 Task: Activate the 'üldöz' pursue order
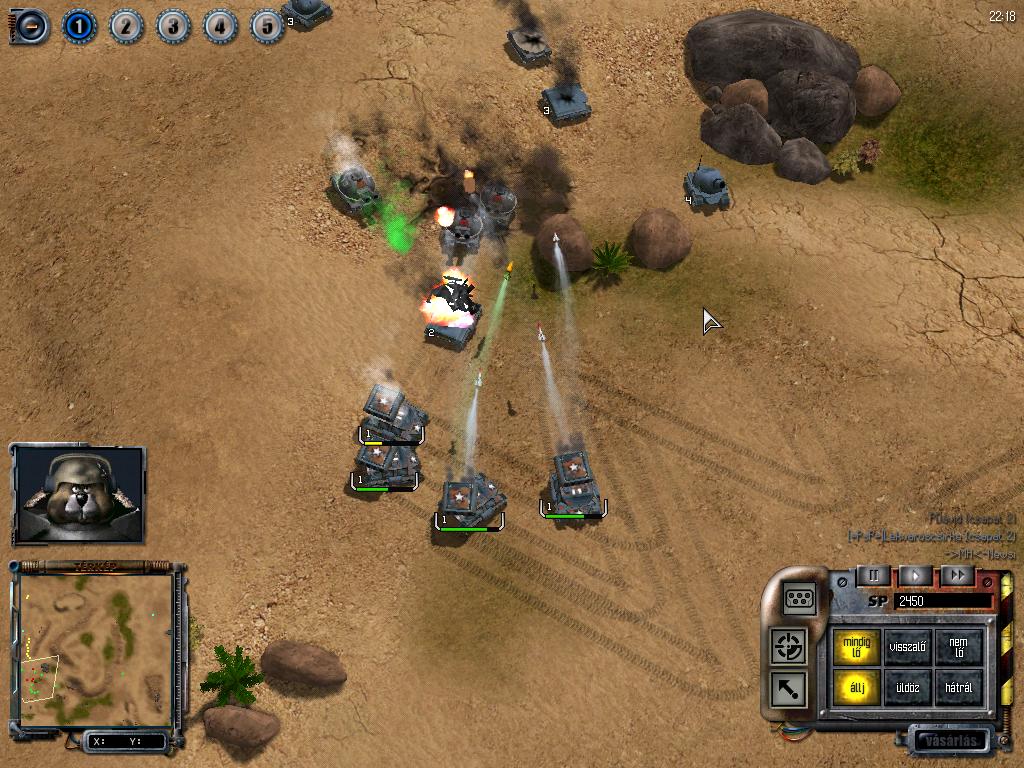pyautogui.click(x=908, y=689)
